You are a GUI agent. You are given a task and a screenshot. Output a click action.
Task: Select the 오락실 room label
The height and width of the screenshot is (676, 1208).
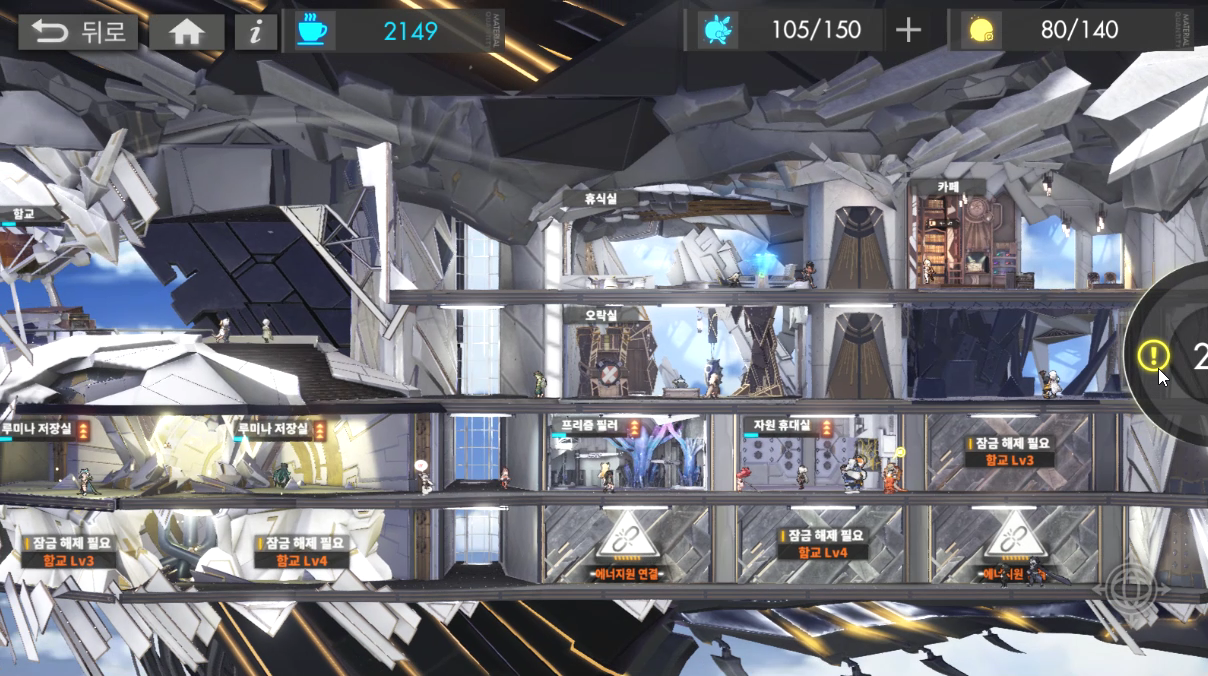(601, 315)
